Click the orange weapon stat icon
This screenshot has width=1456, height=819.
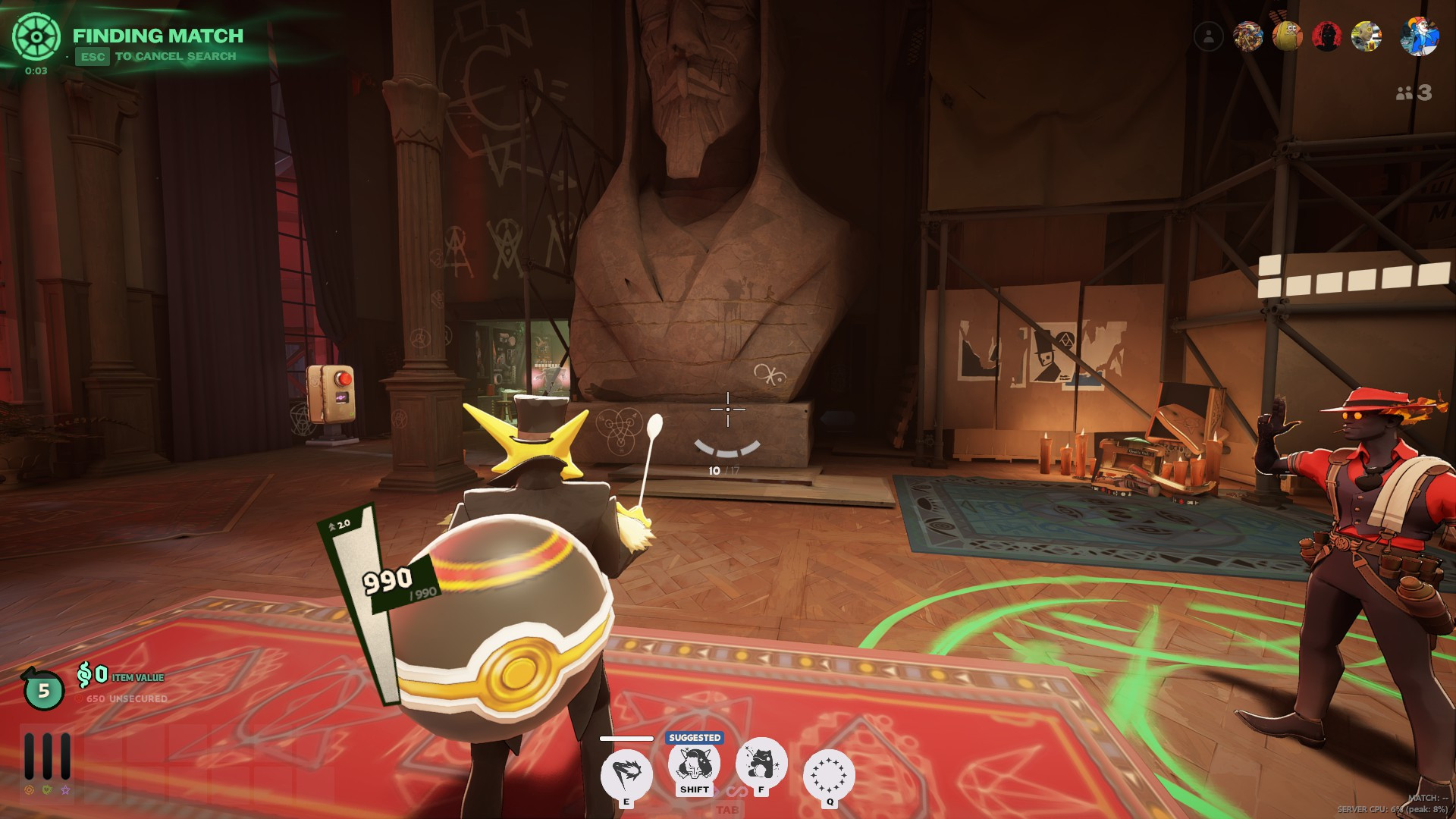[x=30, y=790]
